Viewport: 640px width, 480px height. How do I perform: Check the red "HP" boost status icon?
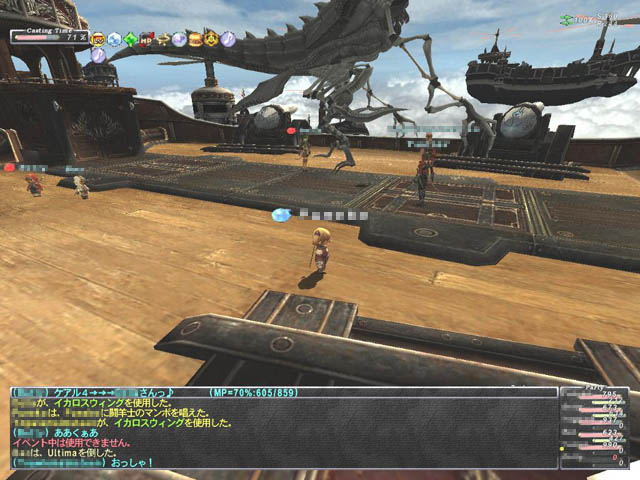(146, 39)
